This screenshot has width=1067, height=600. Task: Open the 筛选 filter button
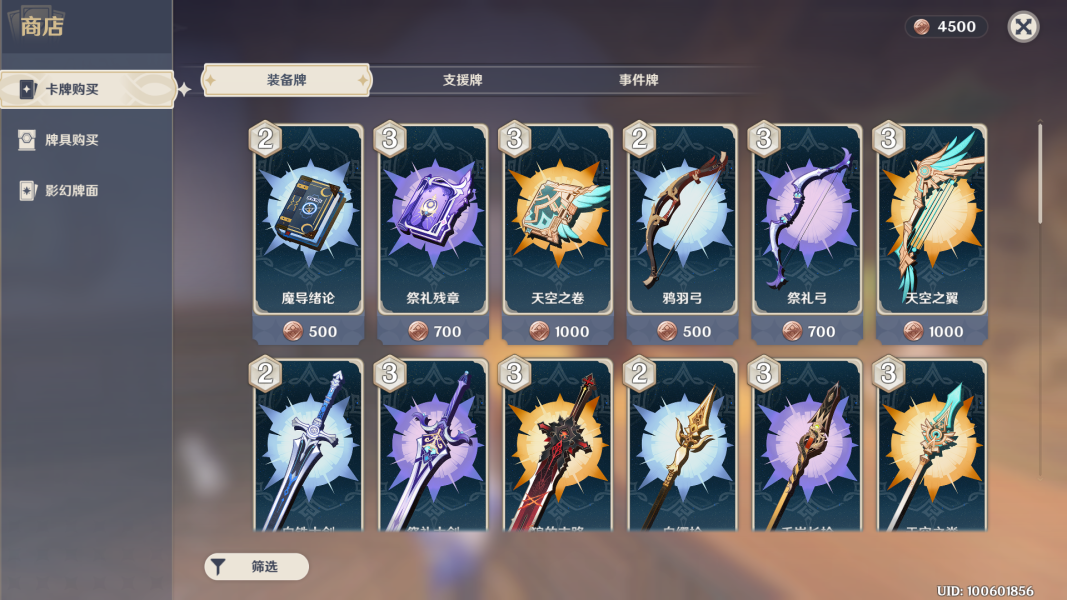[x=256, y=567]
